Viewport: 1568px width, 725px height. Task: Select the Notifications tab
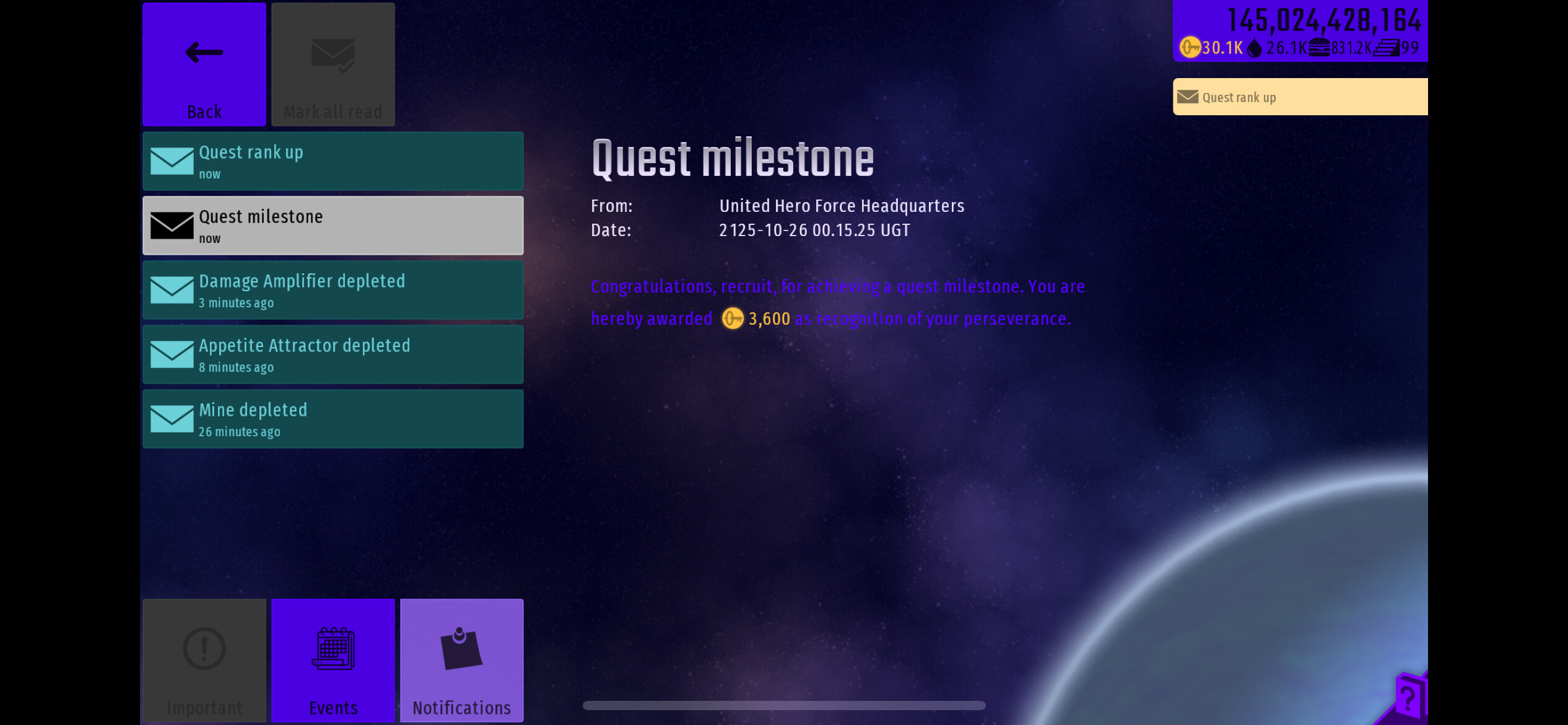point(462,661)
